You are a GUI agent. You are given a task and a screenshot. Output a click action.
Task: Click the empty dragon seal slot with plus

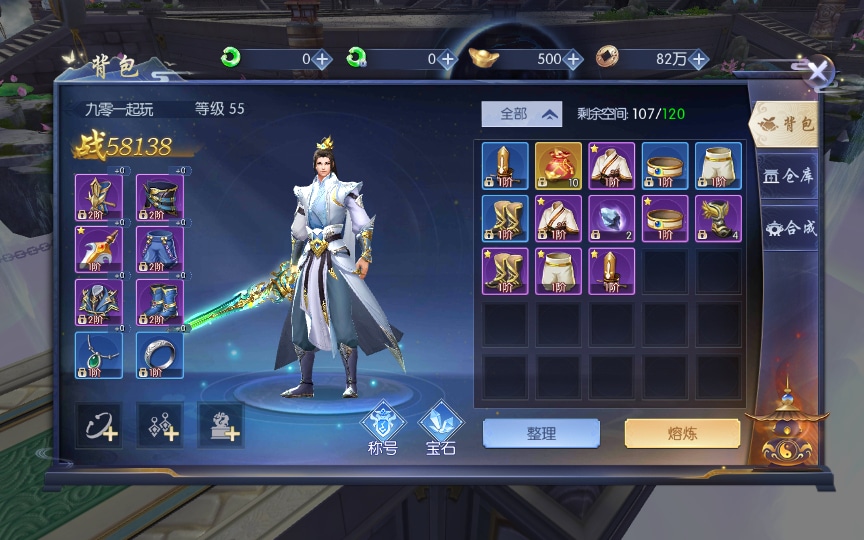[220, 426]
